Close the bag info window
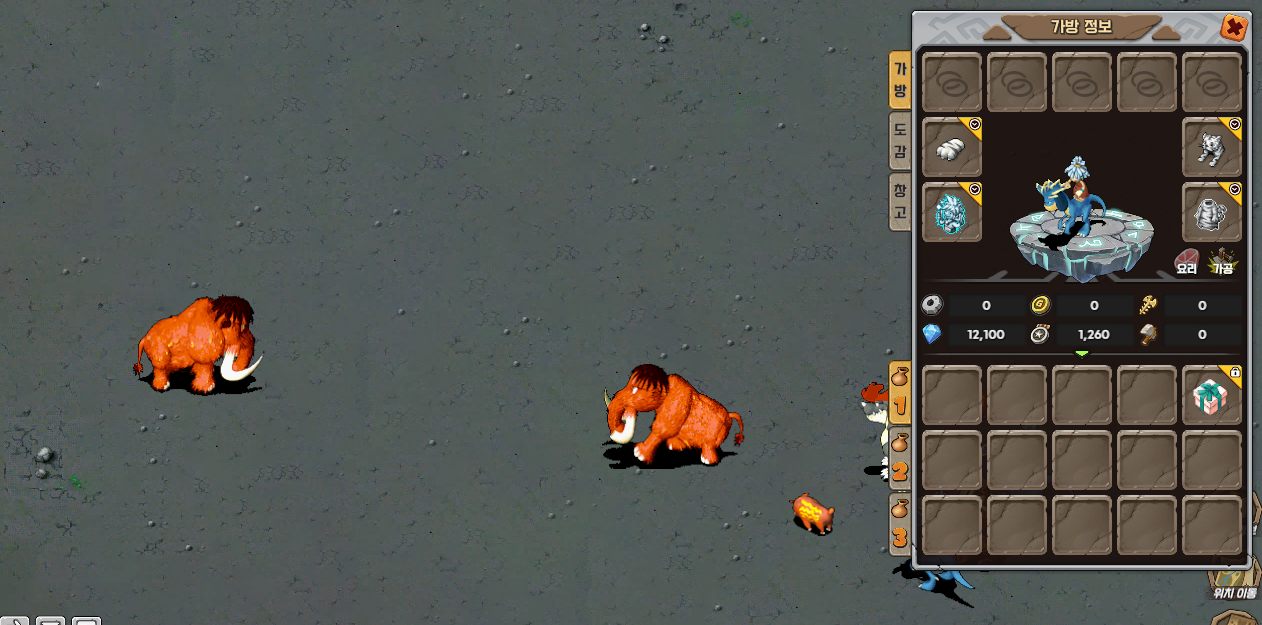This screenshot has width=1262, height=625. point(1234,27)
